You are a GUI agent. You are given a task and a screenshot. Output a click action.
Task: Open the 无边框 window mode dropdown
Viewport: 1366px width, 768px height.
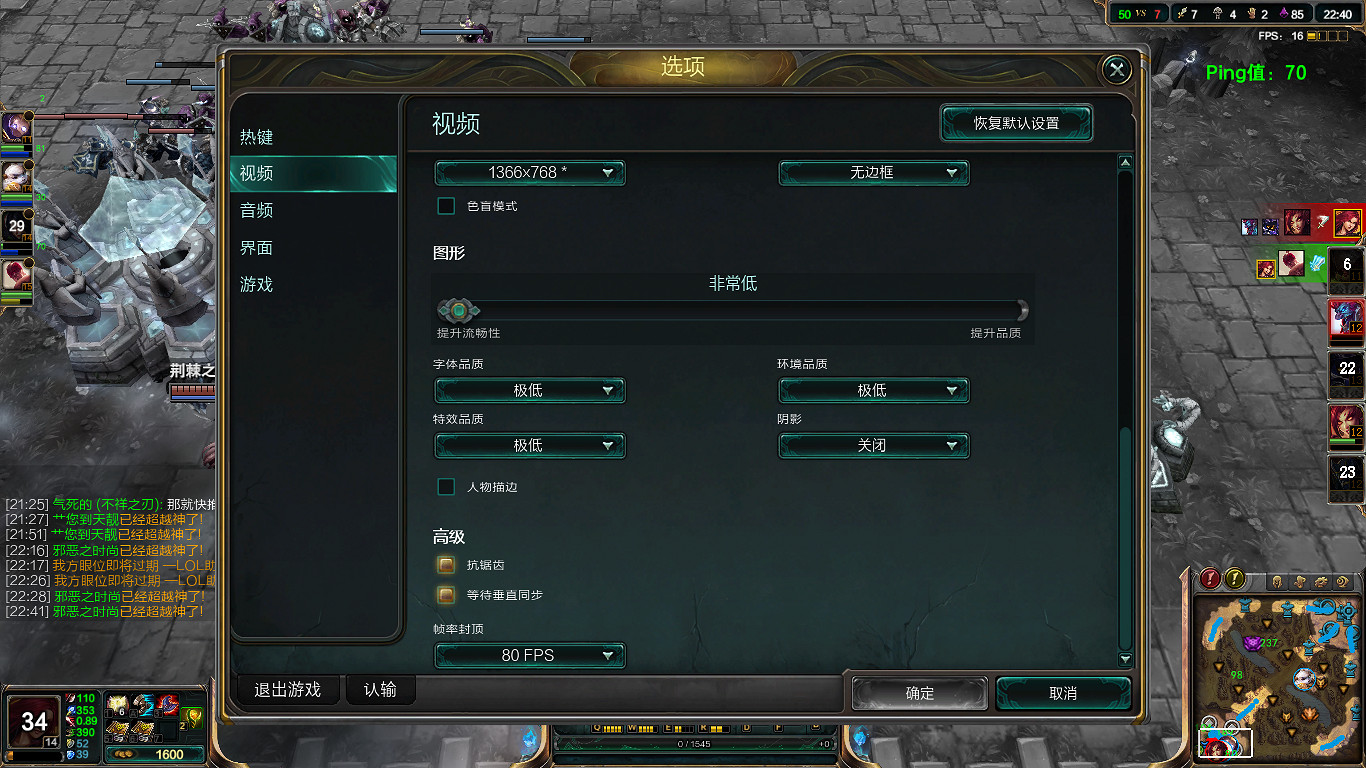(x=873, y=172)
